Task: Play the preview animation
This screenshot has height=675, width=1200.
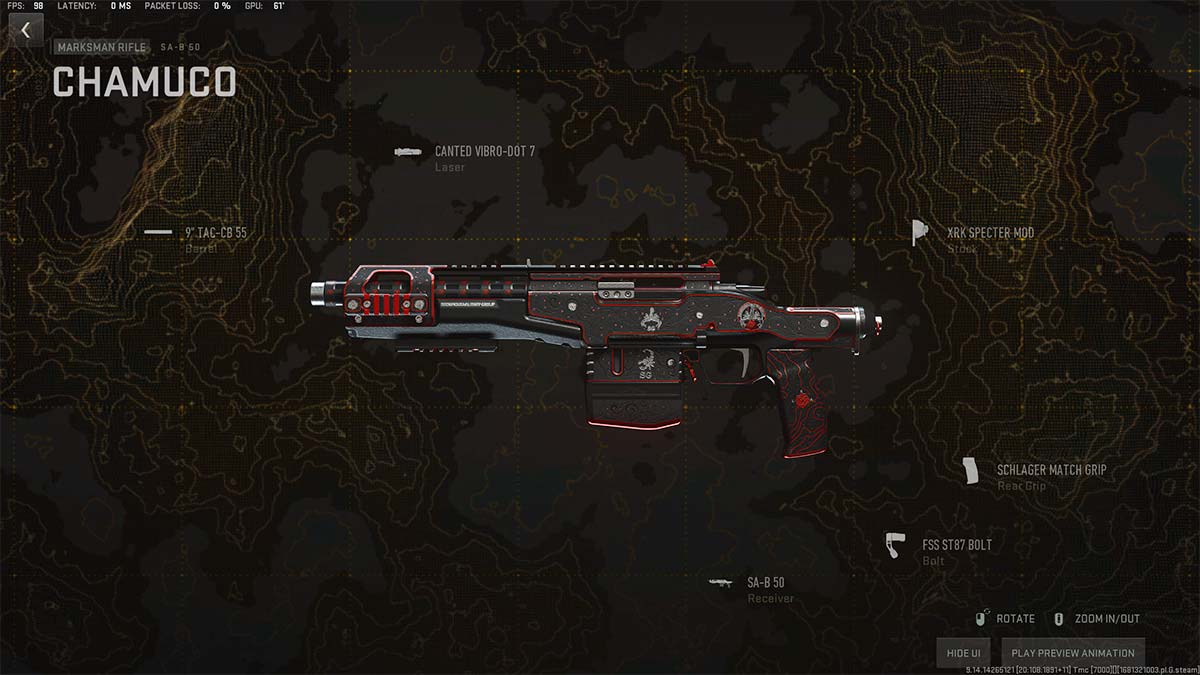Action: click(1072, 653)
